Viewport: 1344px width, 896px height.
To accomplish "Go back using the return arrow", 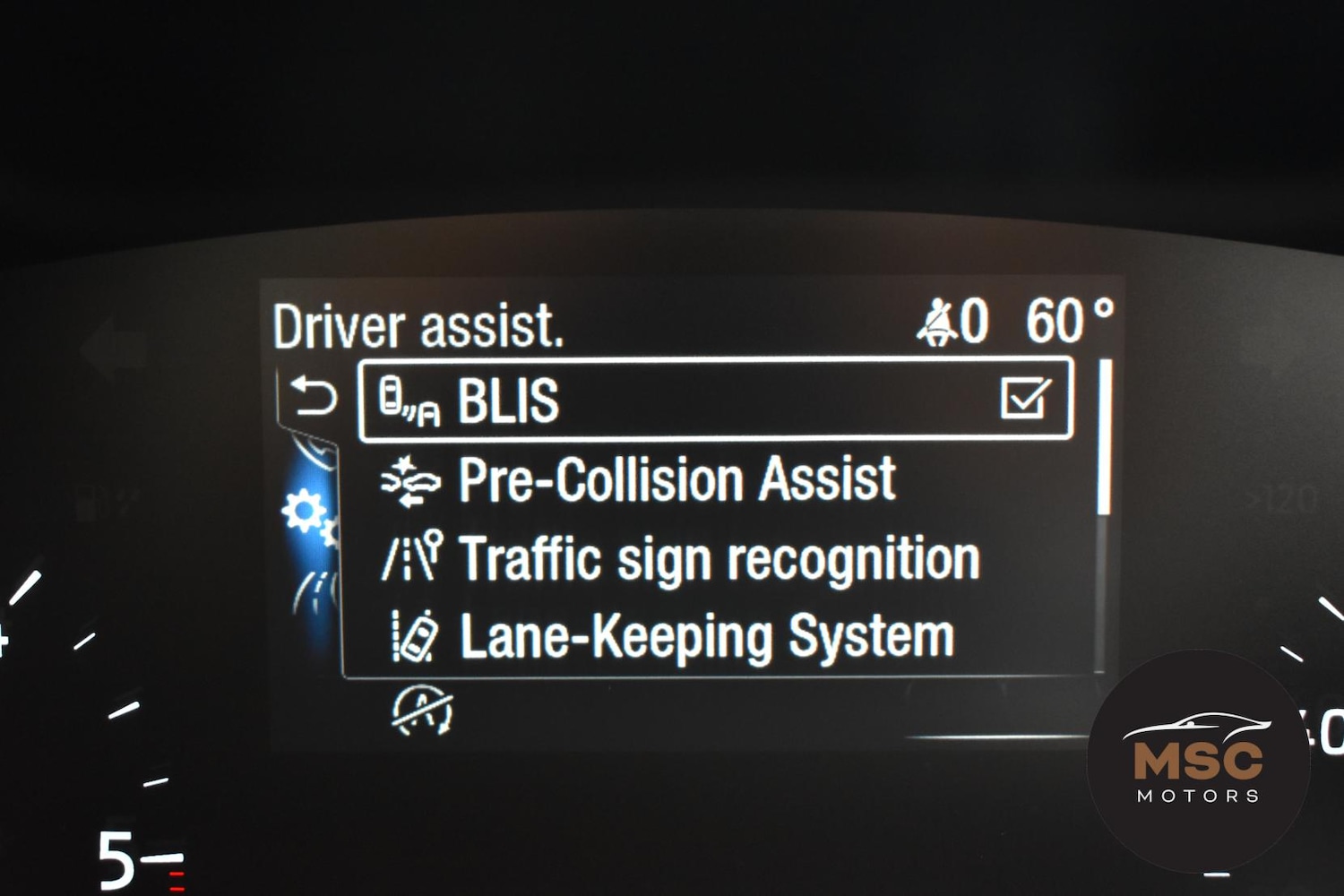I will pos(314,397).
